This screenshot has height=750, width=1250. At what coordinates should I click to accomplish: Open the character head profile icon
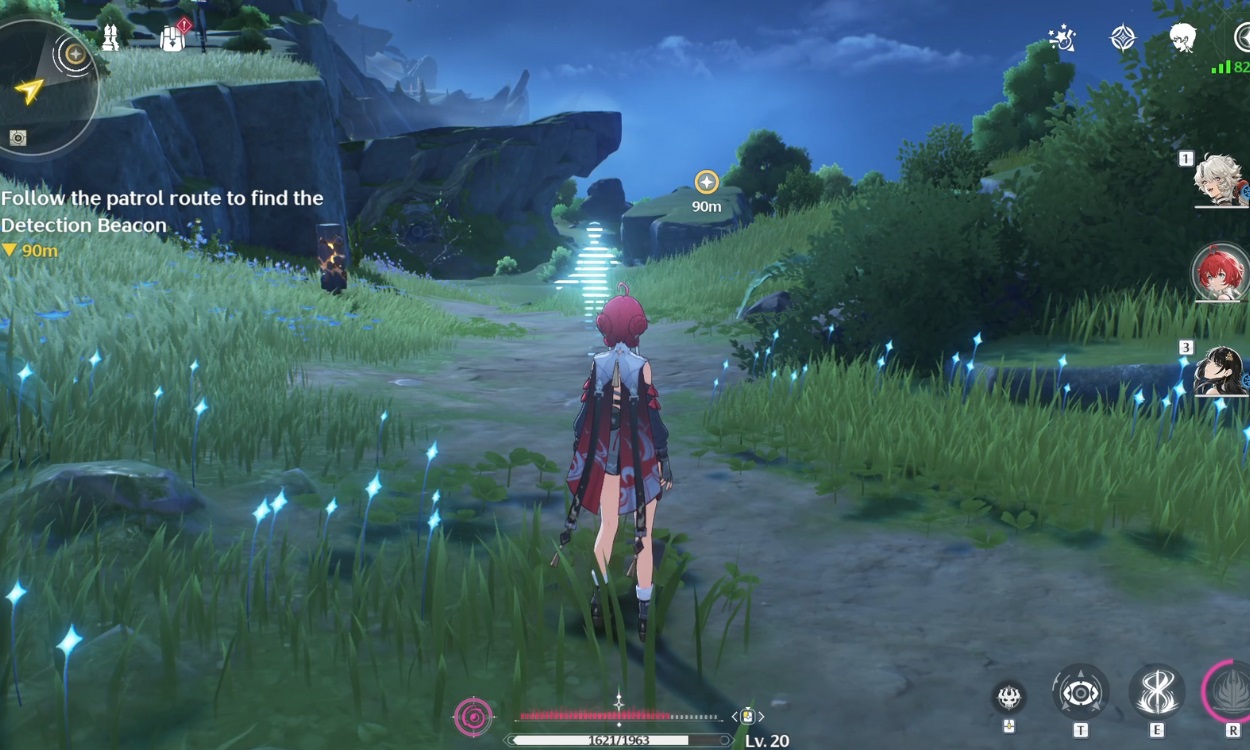pos(1183,38)
